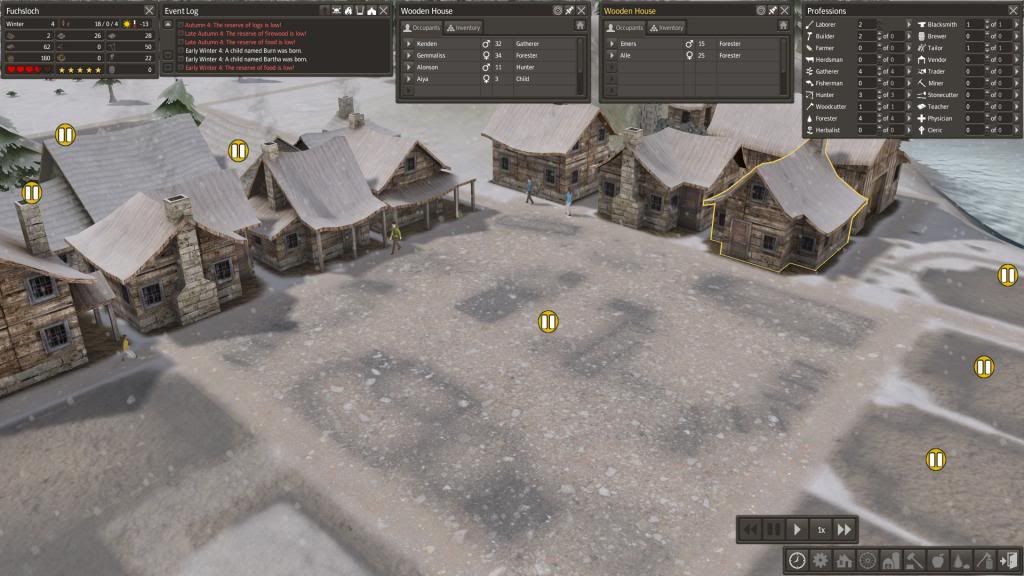This screenshot has height=576, width=1024.
Task: Open the hammer and anvil build menu
Action: [914, 560]
